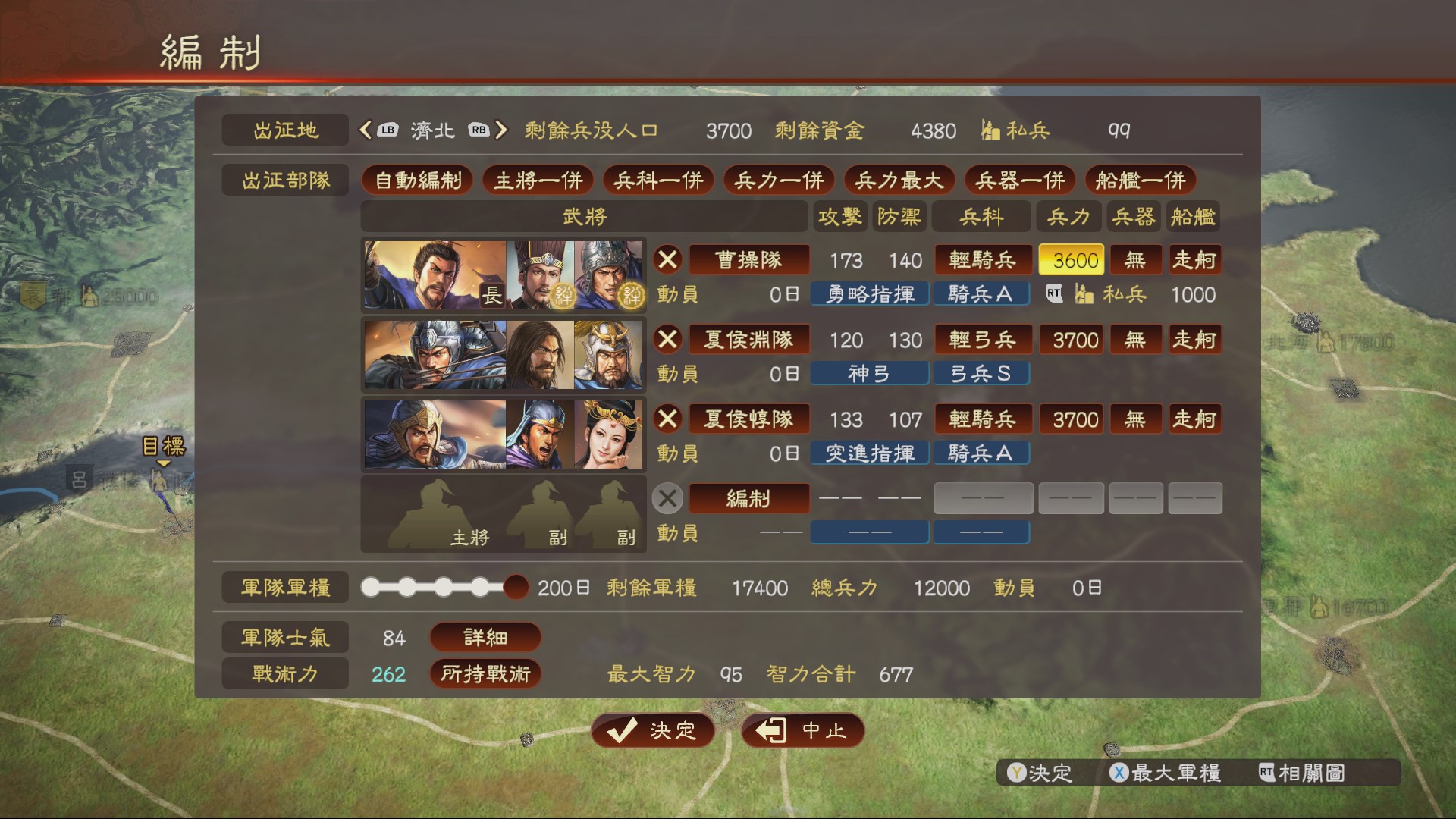
Task: Disable the empty 編制 slot via its X
Action: tap(667, 498)
